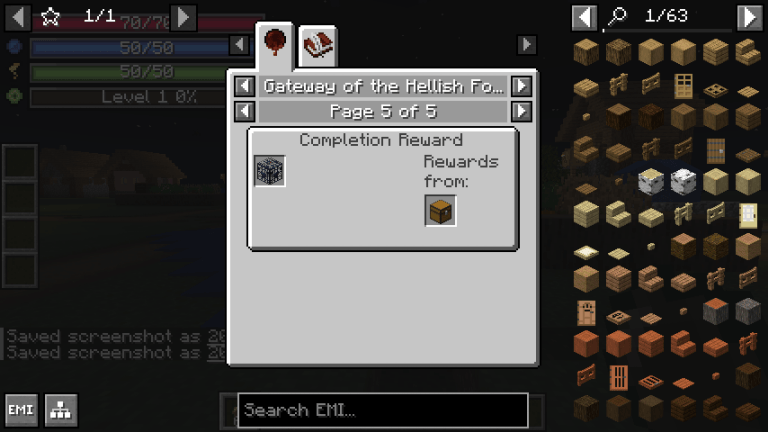768x432 pixels.
Task: Go back from Page 5 of 5
Action: pyautogui.click(x=243, y=110)
